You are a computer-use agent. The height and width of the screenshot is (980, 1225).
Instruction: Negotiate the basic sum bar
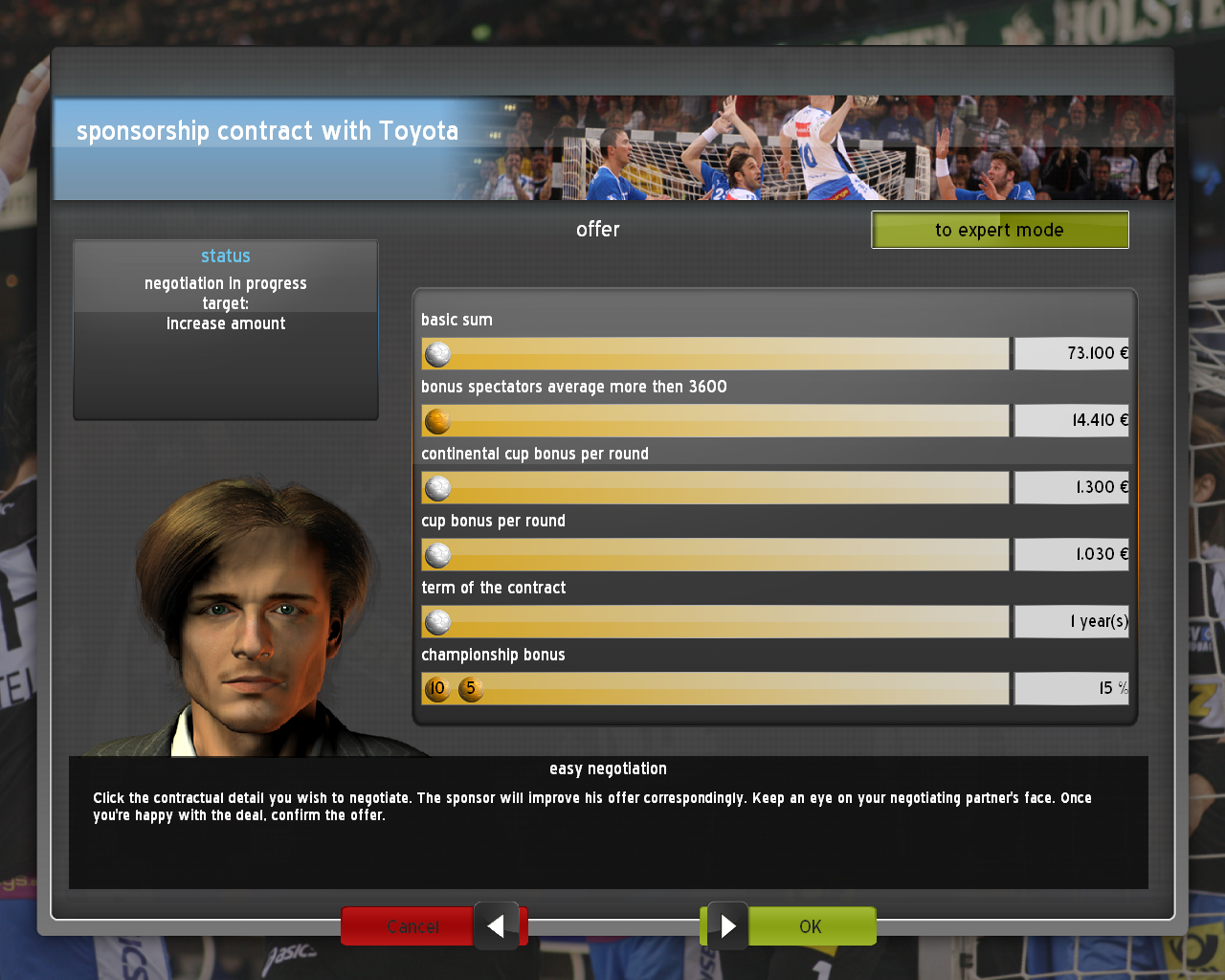(x=715, y=354)
